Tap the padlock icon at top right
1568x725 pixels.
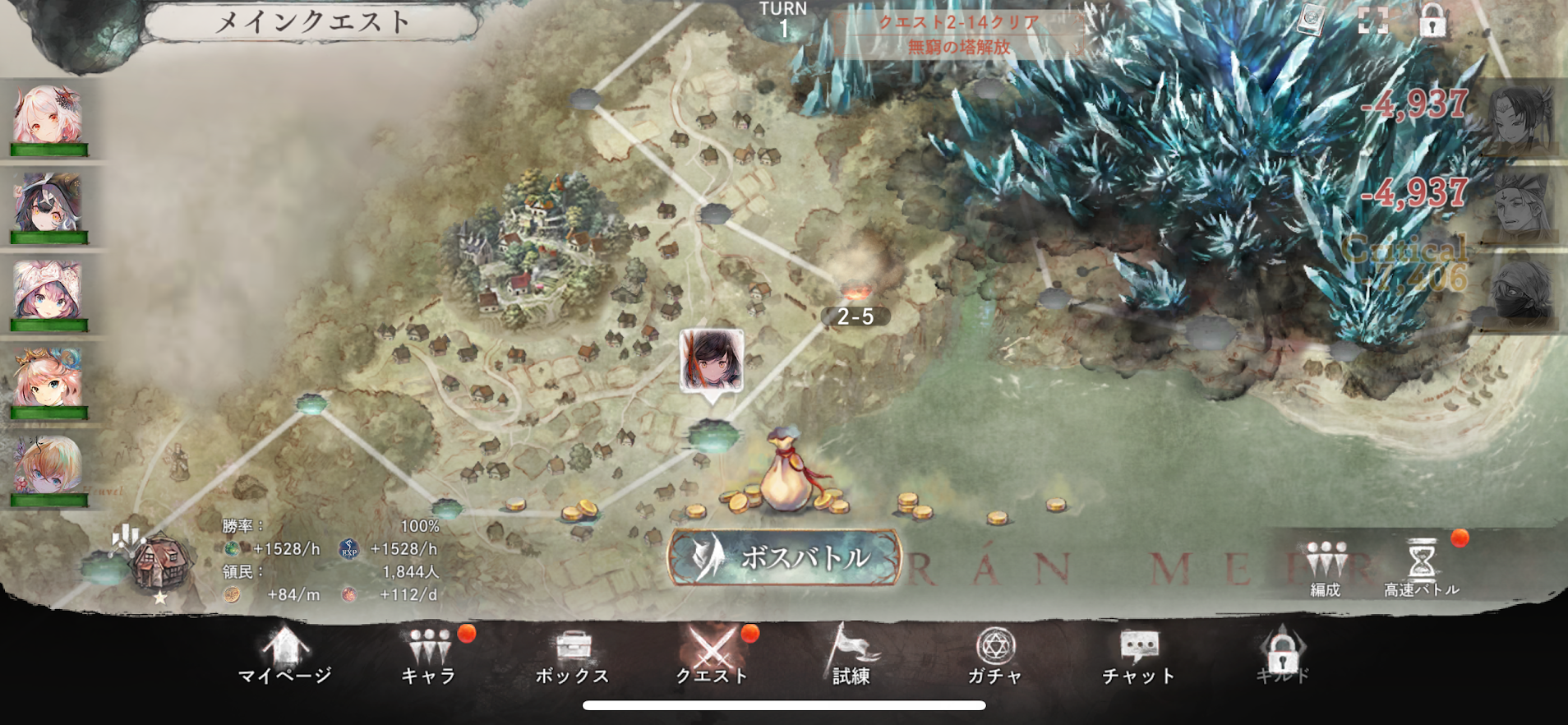pos(1432,21)
